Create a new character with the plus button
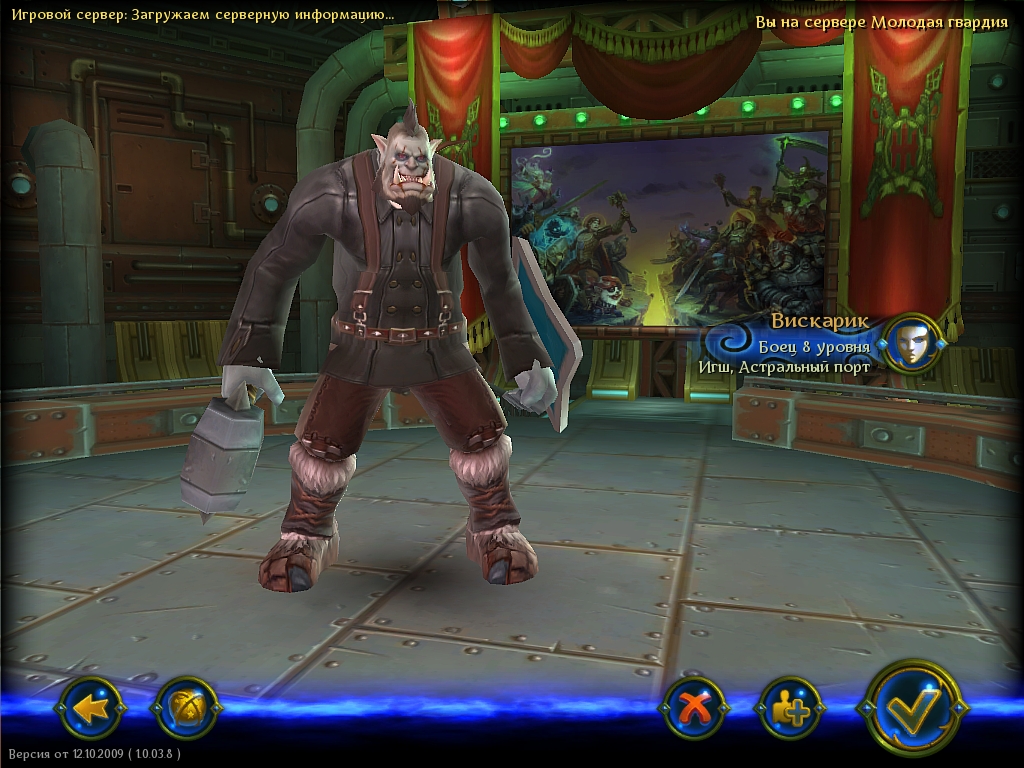The width and height of the screenshot is (1024, 768). [791, 708]
